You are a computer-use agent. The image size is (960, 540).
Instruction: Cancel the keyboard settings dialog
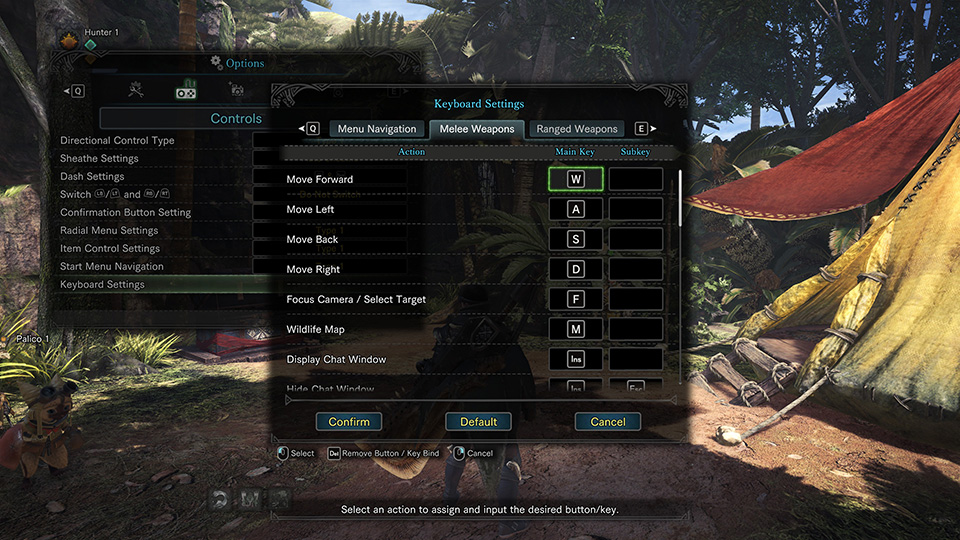[x=607, y=422]
